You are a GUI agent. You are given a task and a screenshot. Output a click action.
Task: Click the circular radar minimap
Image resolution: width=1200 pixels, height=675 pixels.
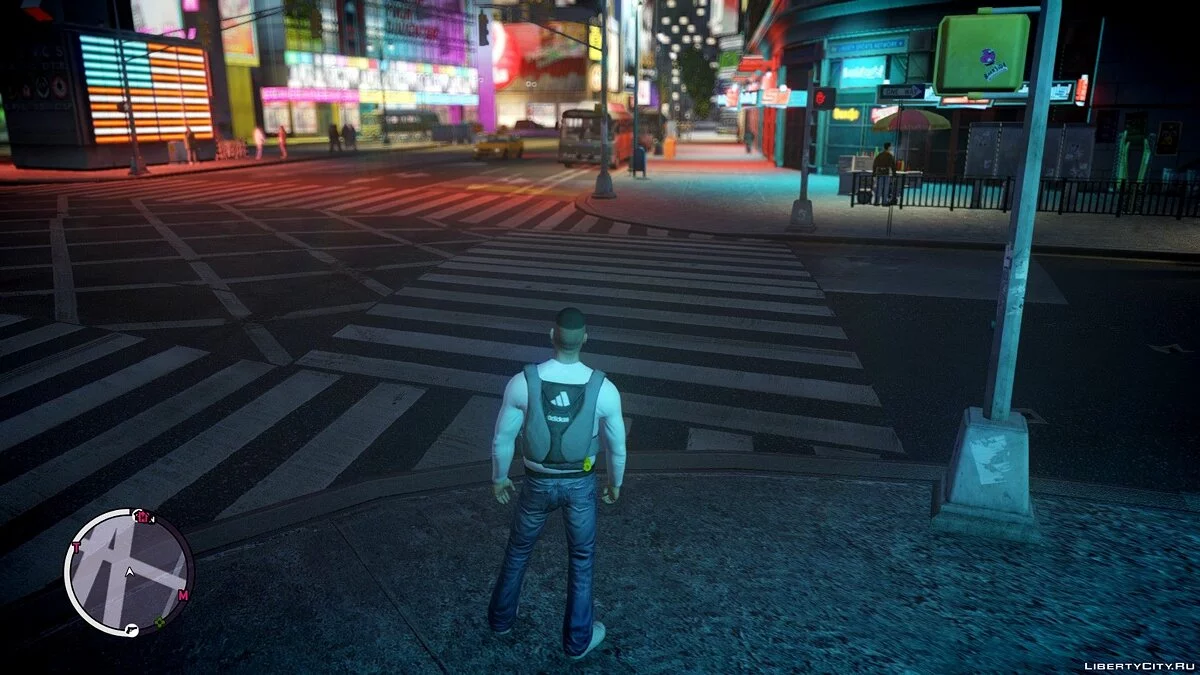(x=129, y=573)
